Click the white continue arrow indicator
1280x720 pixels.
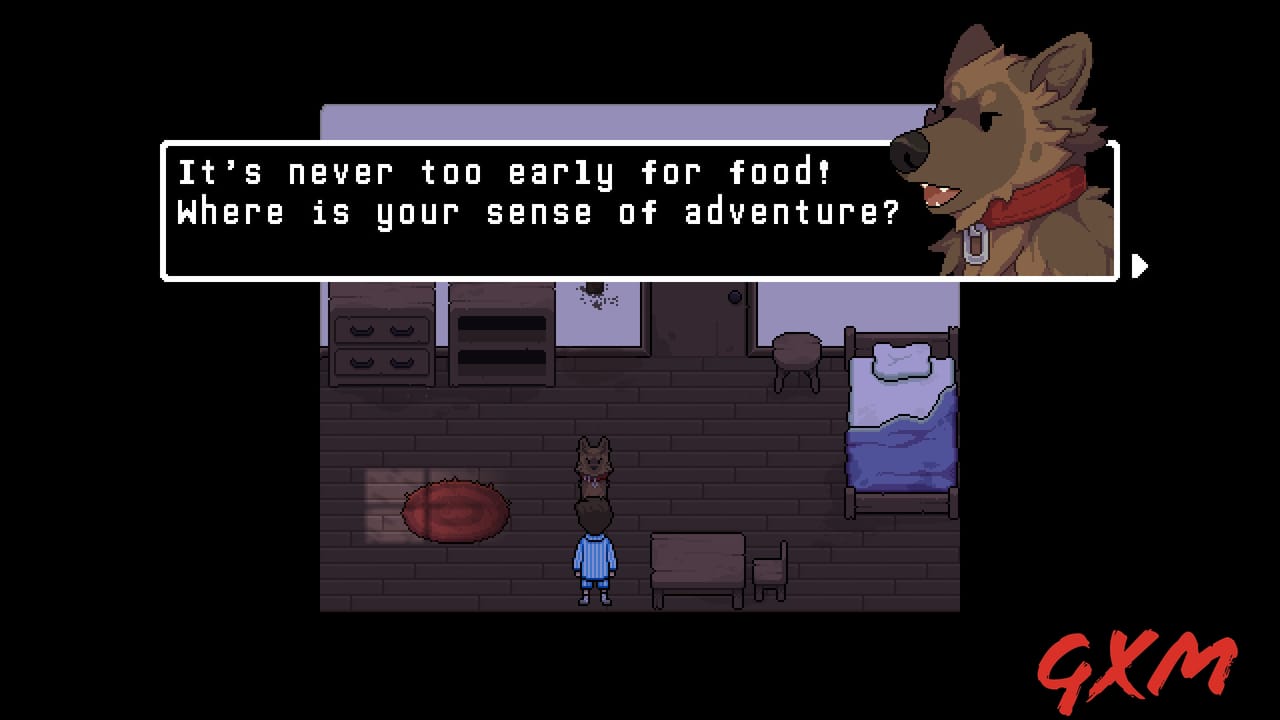1140,267
